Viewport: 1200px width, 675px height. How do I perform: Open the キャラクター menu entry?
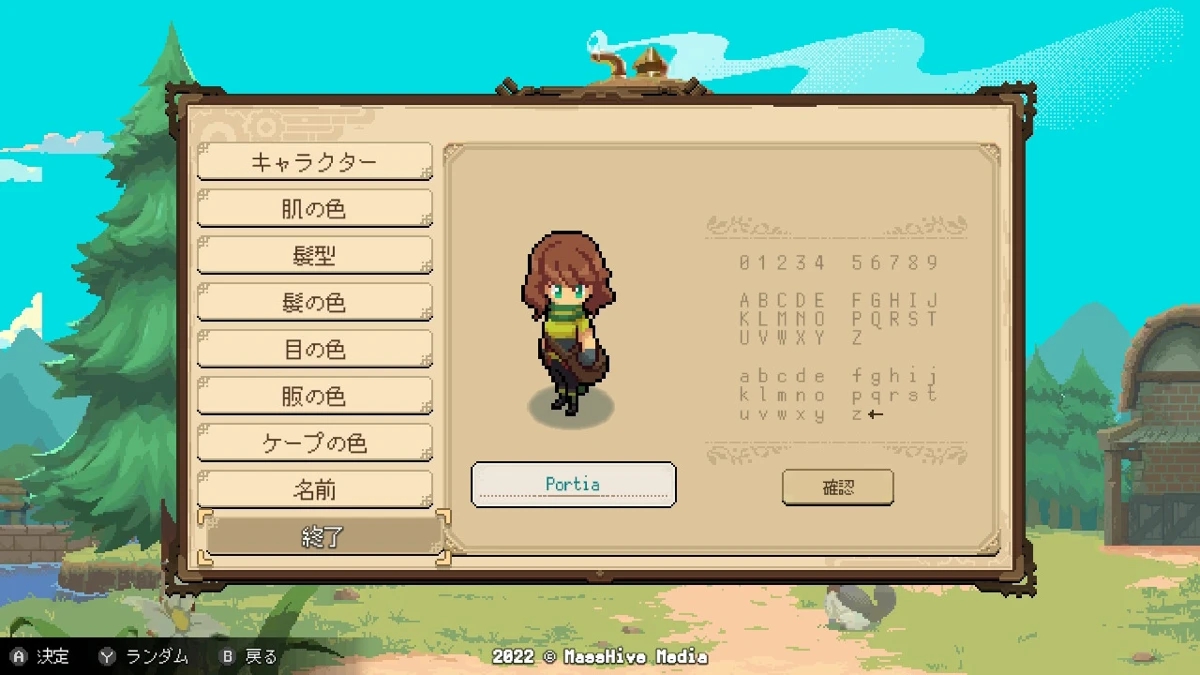pyautogui.click(x=314, y=162)
